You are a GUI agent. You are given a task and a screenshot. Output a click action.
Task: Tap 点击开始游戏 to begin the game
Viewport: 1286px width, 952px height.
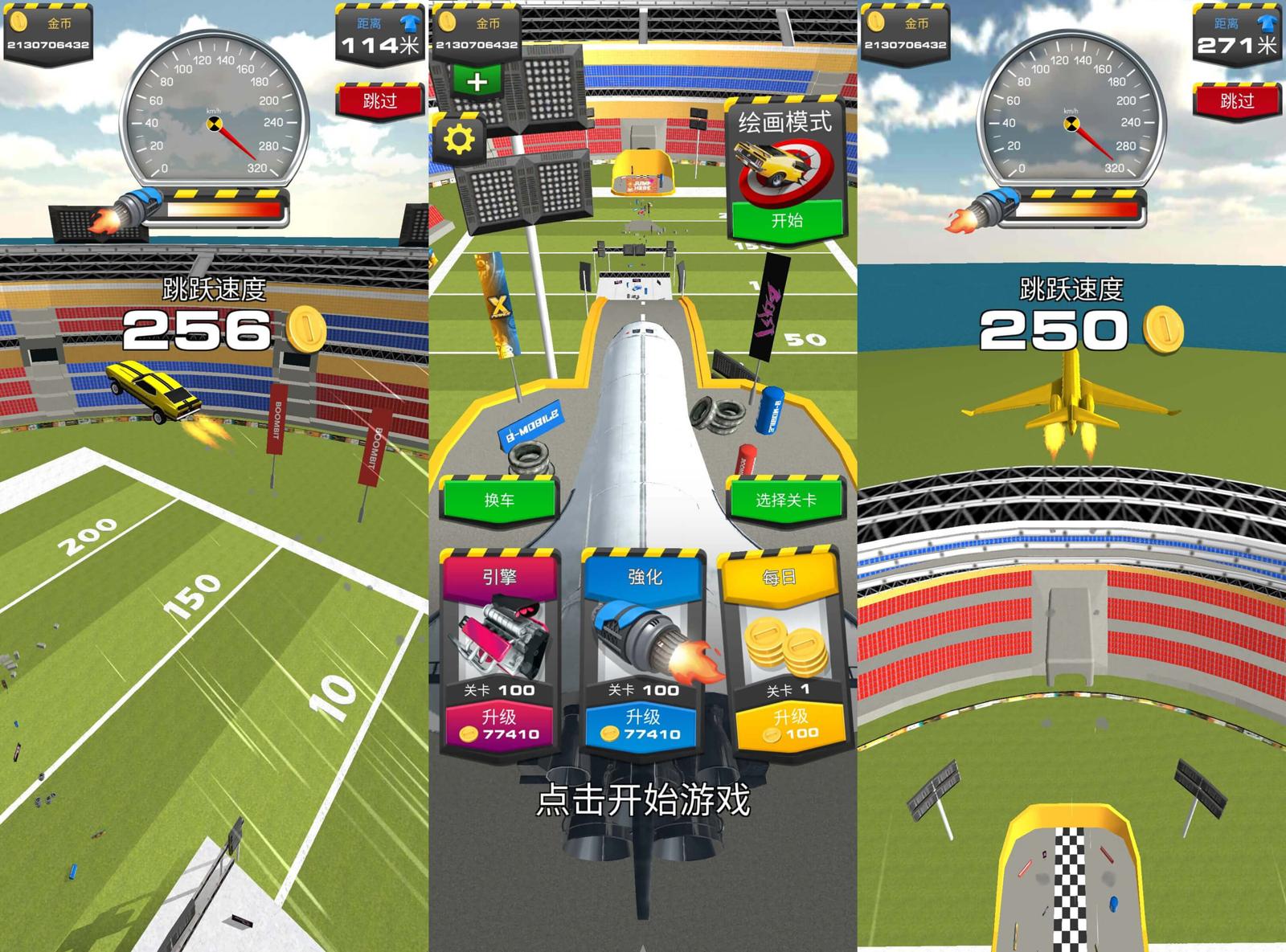(643, 799)
